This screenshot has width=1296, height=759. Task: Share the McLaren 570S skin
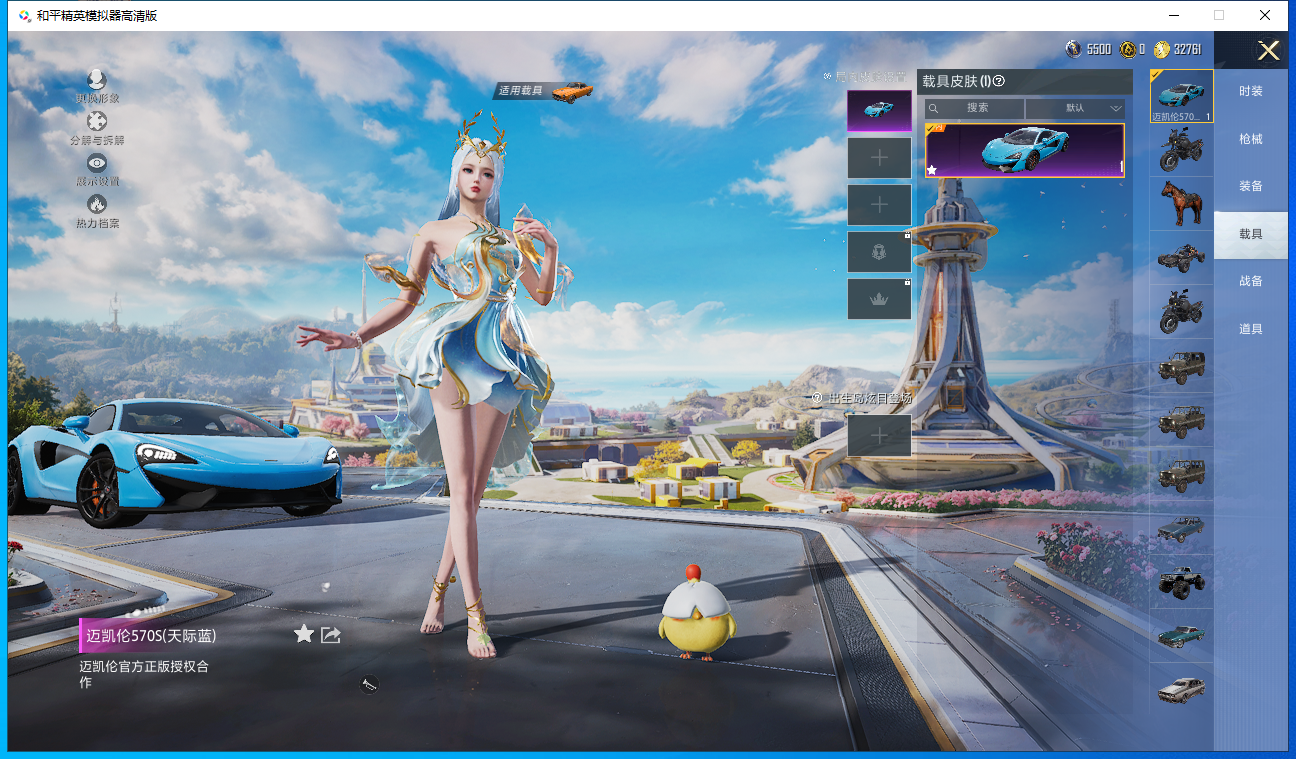click(331, 634)
